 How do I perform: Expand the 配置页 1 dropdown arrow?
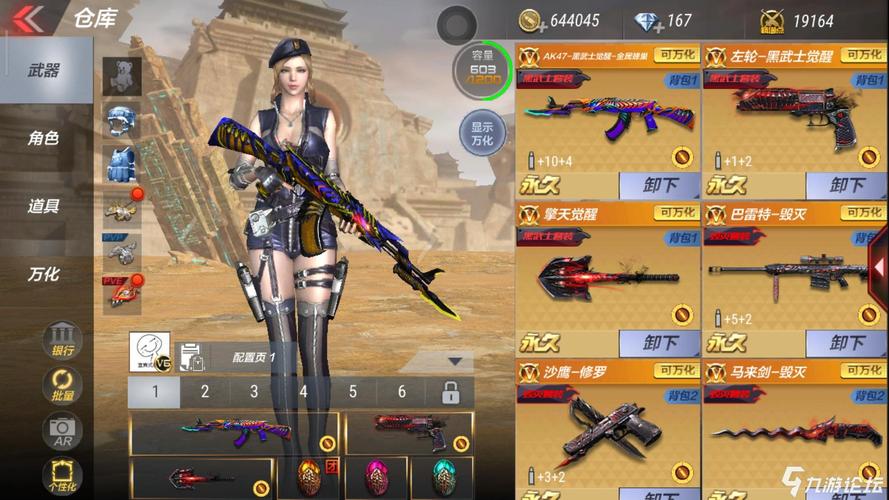(x=457, y=361)
